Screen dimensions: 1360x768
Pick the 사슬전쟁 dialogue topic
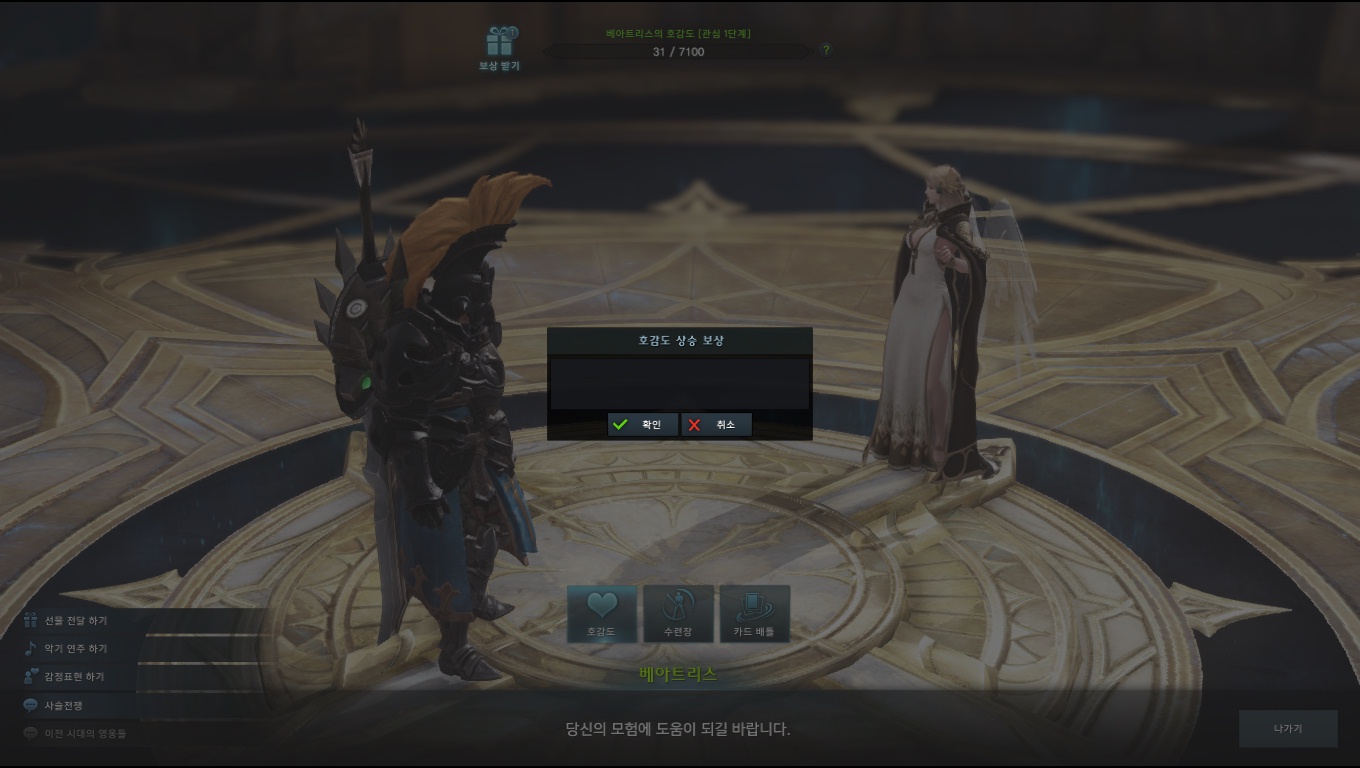click(63, 705)
